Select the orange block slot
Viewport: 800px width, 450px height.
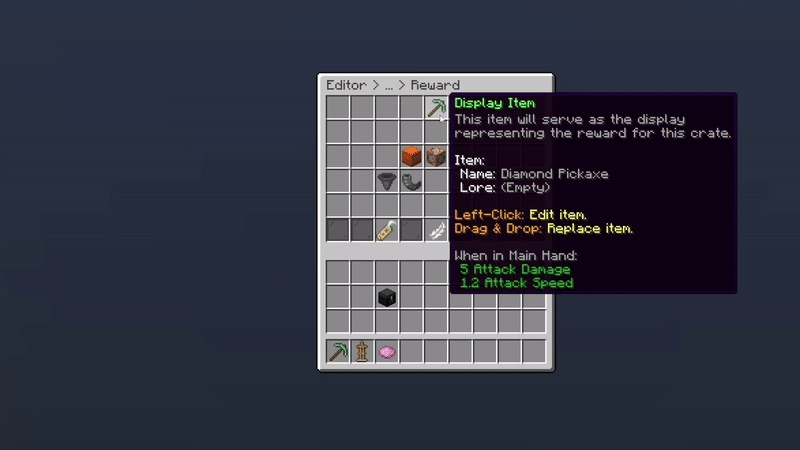click(411, 156)
